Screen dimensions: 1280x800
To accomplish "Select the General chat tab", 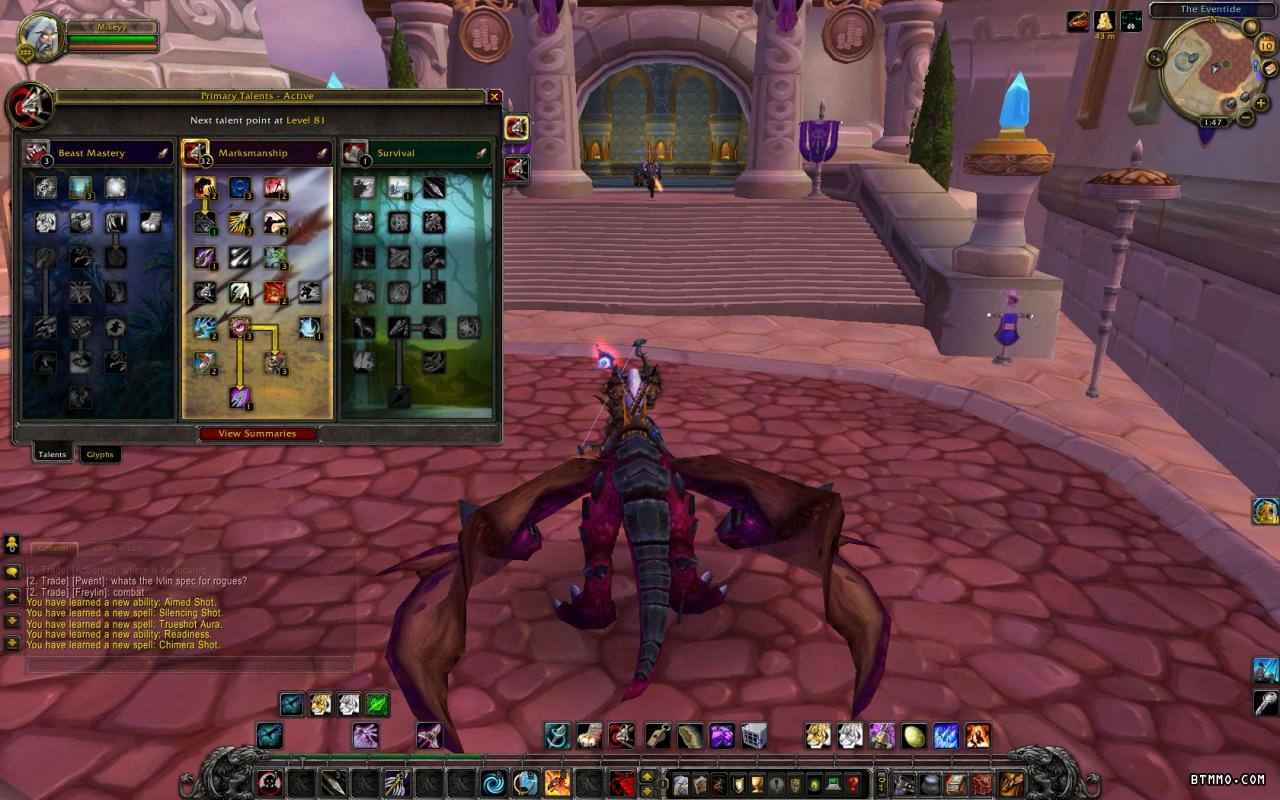I will pos(53,548).
